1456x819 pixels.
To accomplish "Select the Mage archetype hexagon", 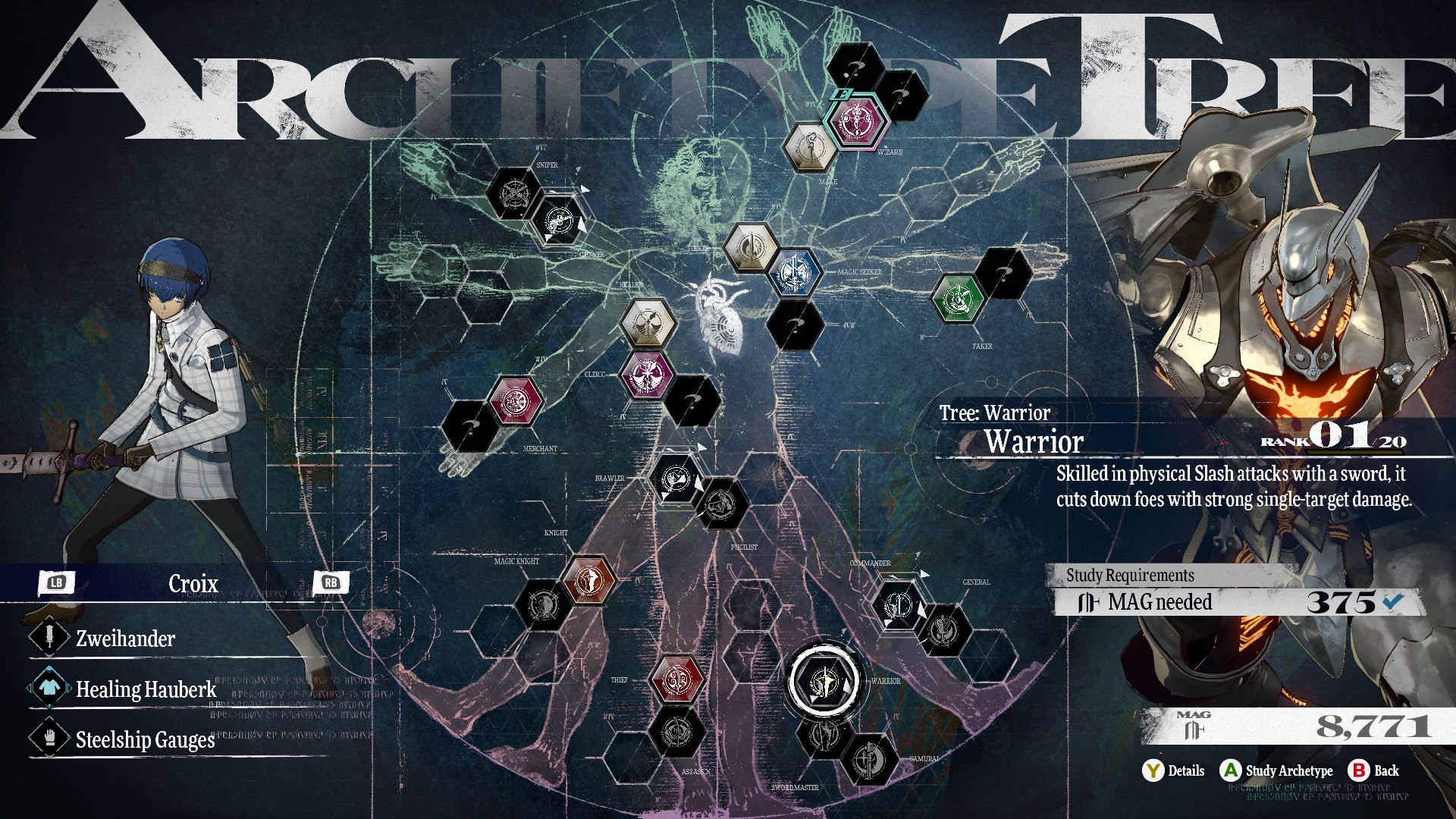I will [x=809, y=146].
